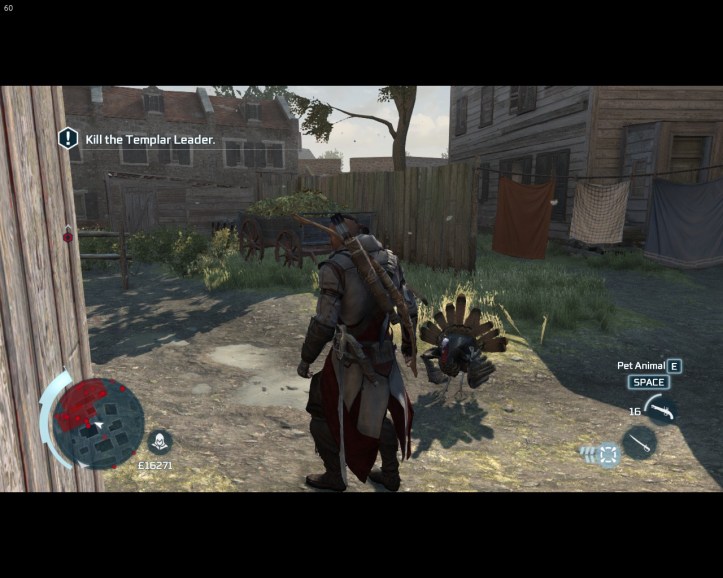Select the flintlock pistol weapon icon
This screenshot has height=578, width=723.
(x=660, y=408)
